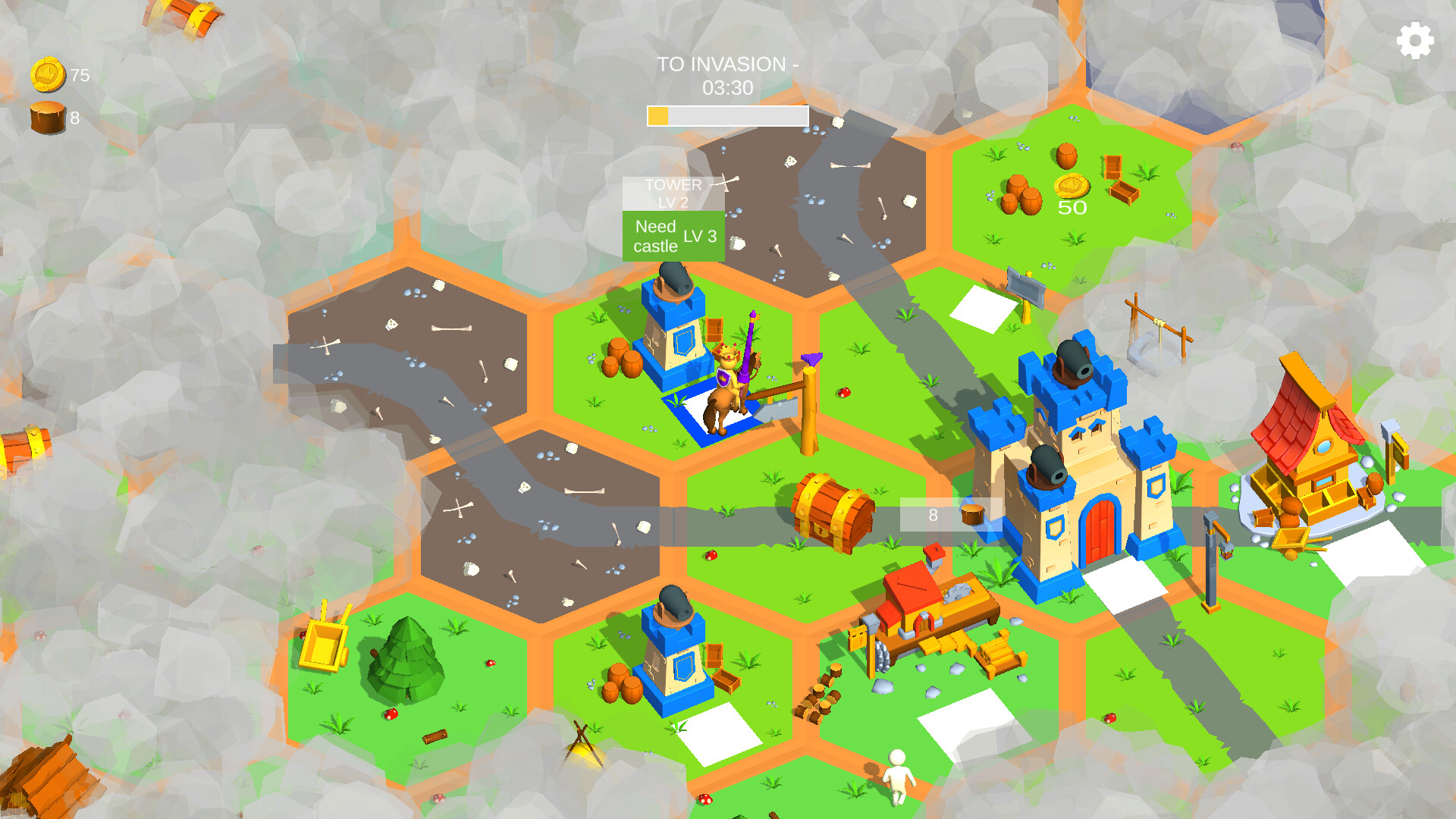
Task: Click the wood stump resource icon
Action: [x=47, y=115]
